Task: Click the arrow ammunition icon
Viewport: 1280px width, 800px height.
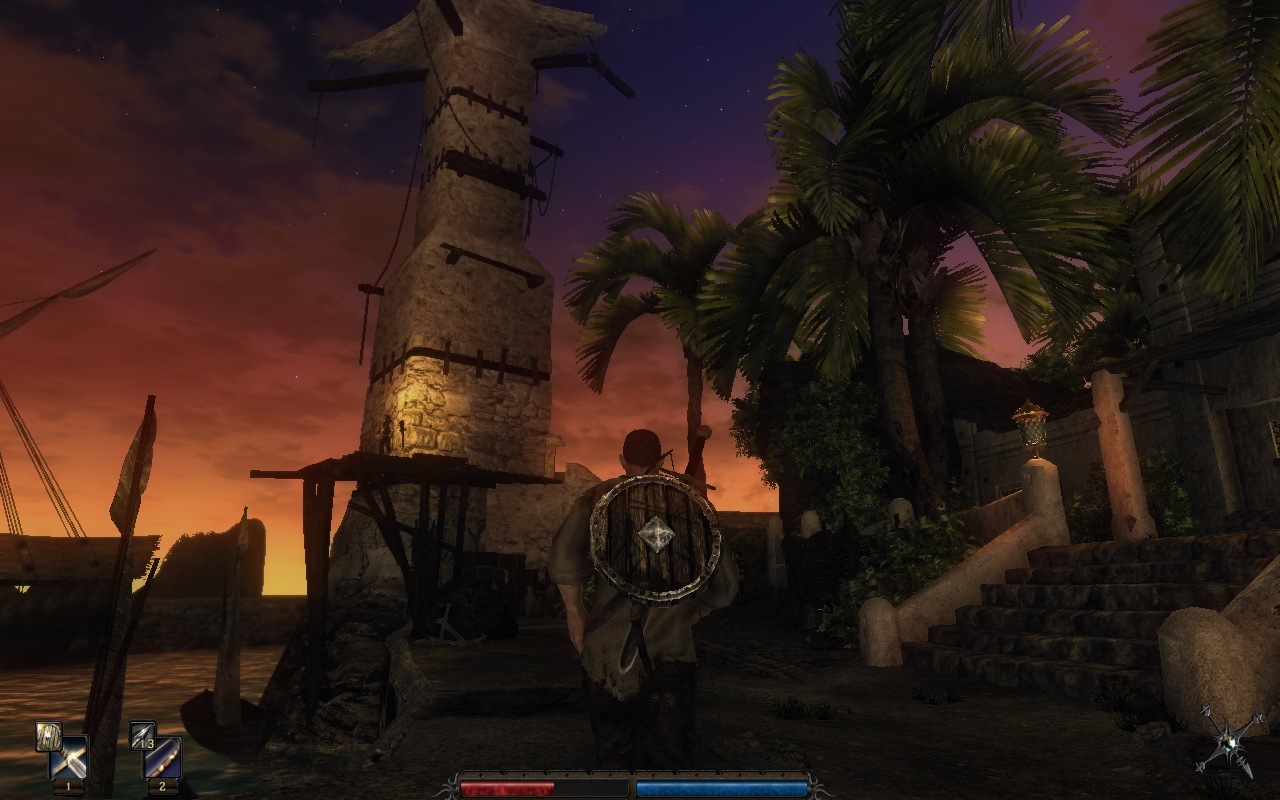Action: tap(142, 735)
